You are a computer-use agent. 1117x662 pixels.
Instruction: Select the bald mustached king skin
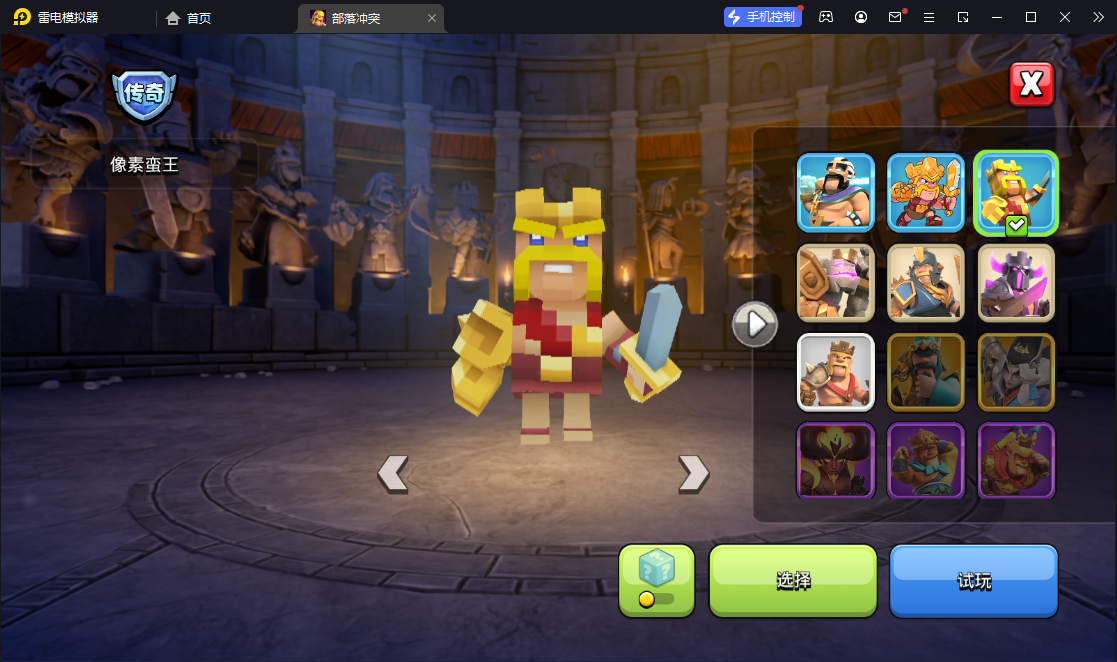pyautogui.click(x=836, y=192)
